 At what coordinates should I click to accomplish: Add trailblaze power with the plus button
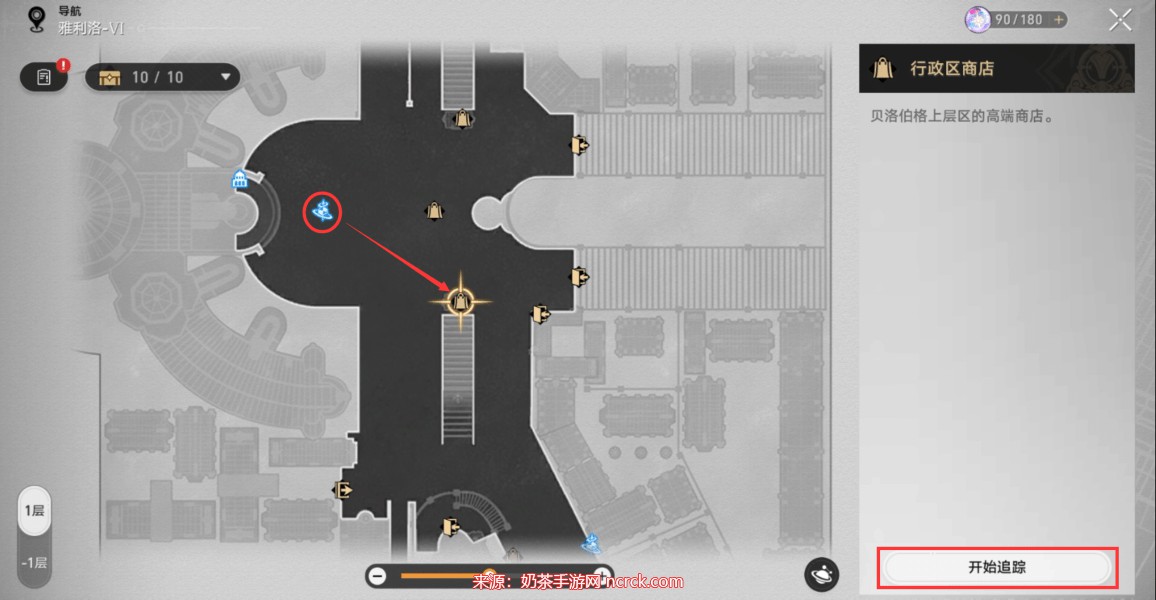tap(1058, 20)
